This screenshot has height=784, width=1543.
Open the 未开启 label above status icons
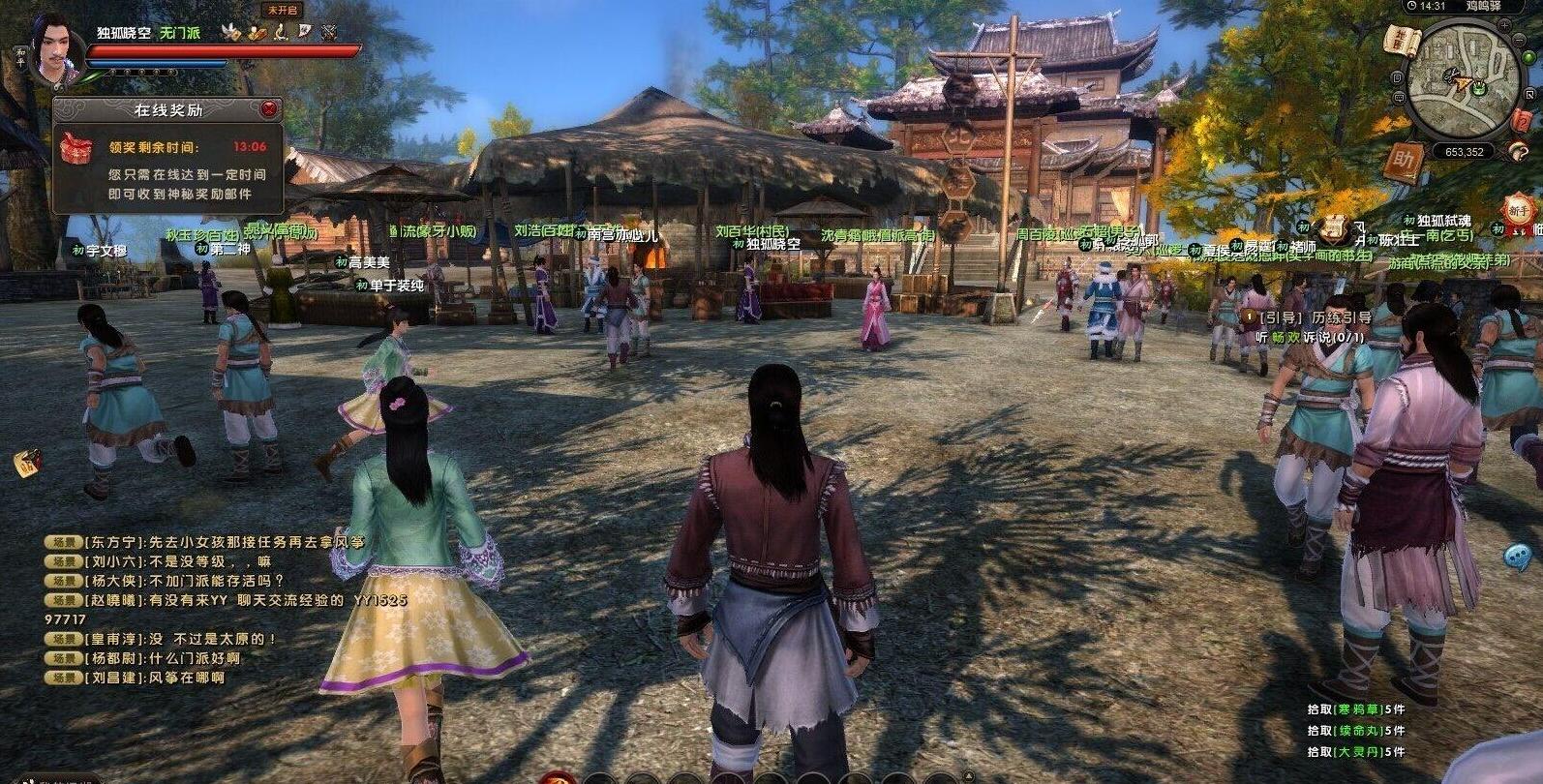(x=282, y=11)
